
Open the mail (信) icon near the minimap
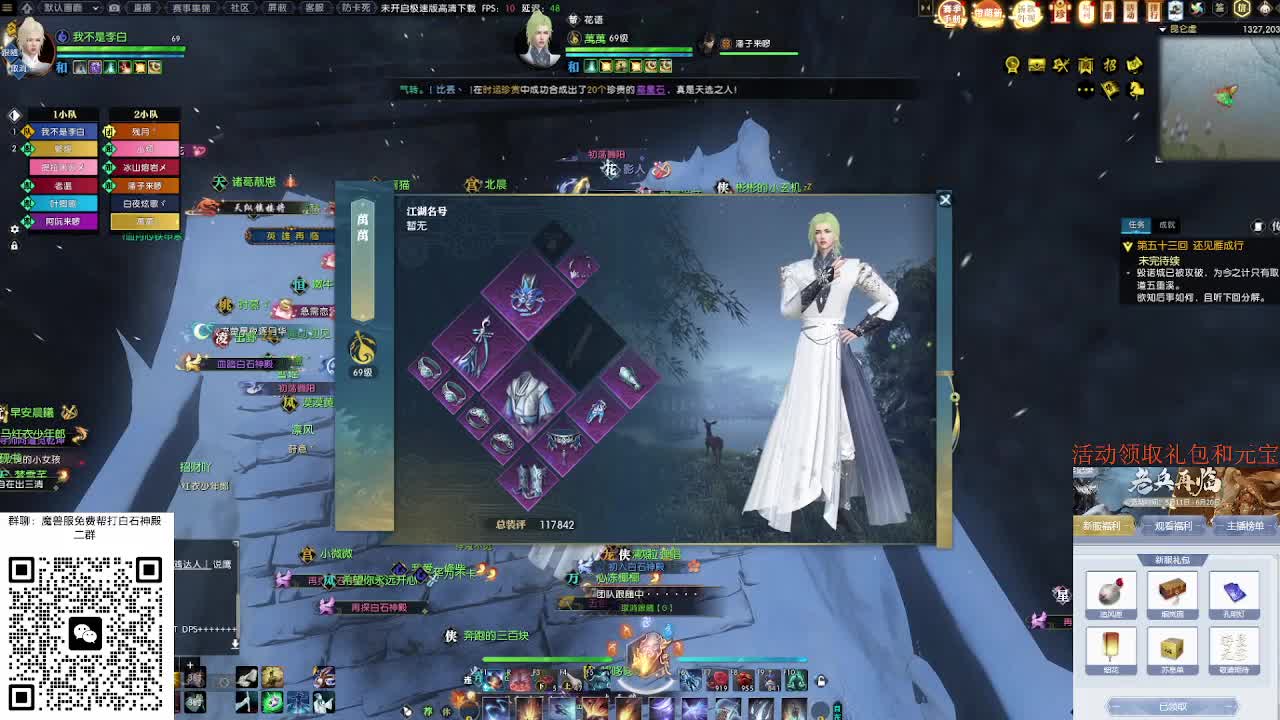pyautogui.click(x=1242, y=9)
